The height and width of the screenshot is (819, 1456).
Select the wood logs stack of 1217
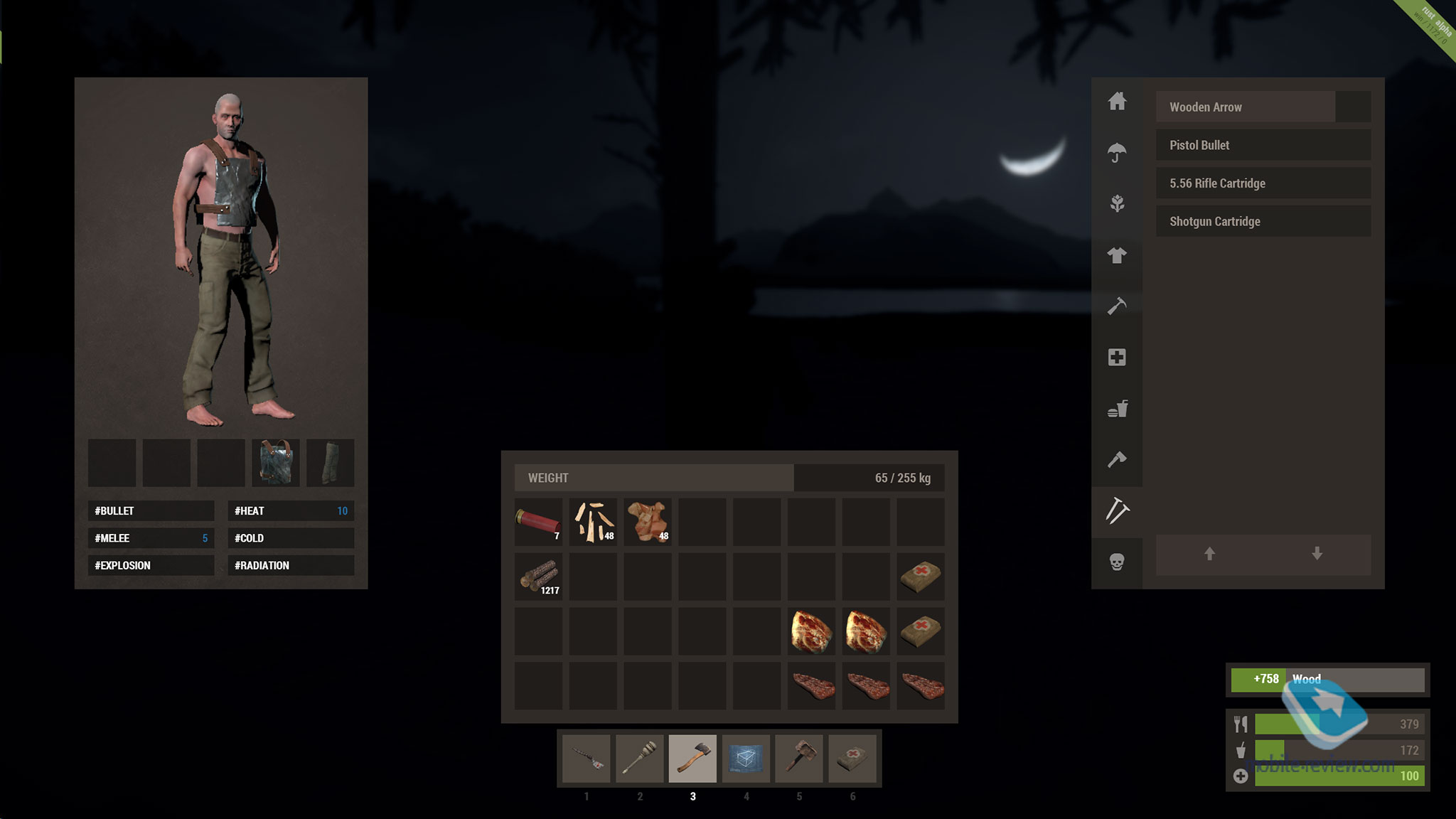tap(538, 577)
